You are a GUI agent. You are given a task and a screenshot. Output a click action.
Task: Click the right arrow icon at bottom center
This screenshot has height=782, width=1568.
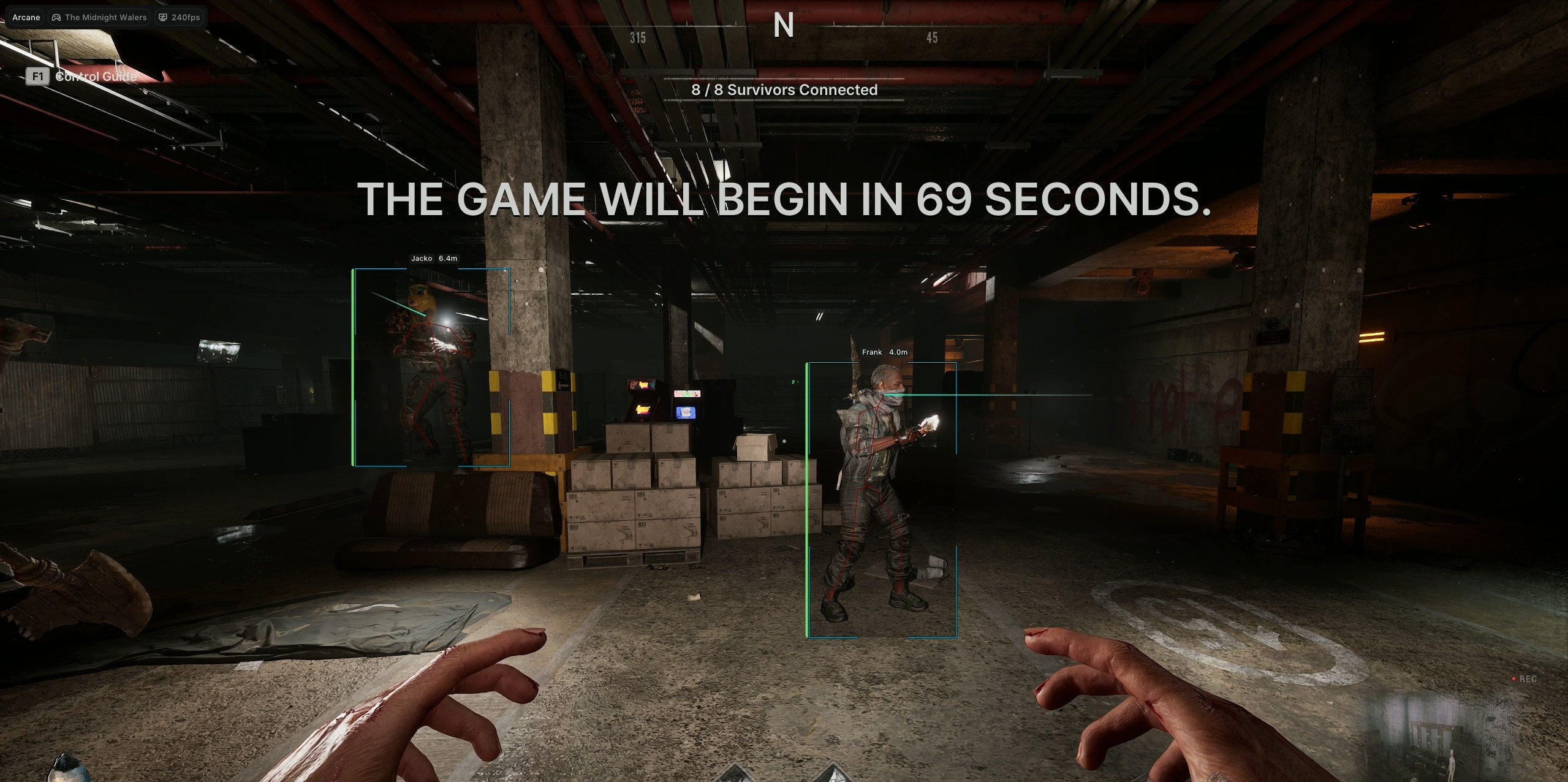click(835, 775)
